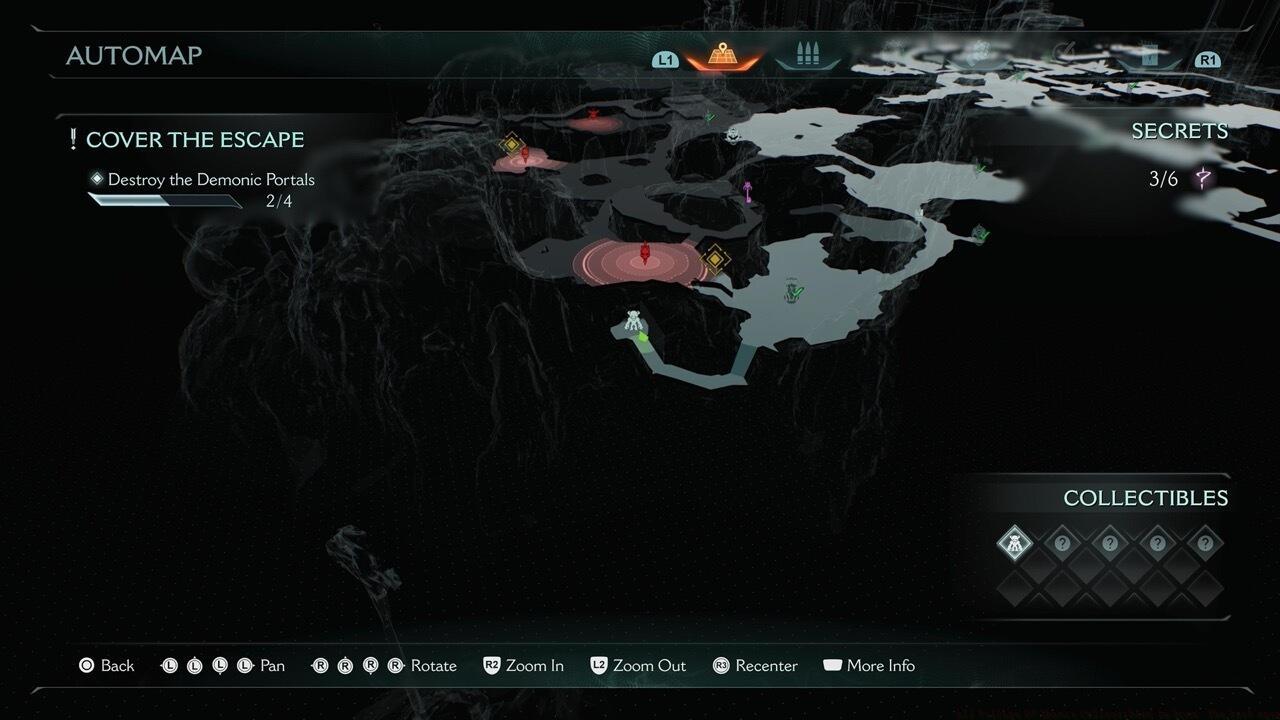The image size is (1280, 720).
Task: Switch to the bullets ammo tab
Action: click(x=806, y=56)
